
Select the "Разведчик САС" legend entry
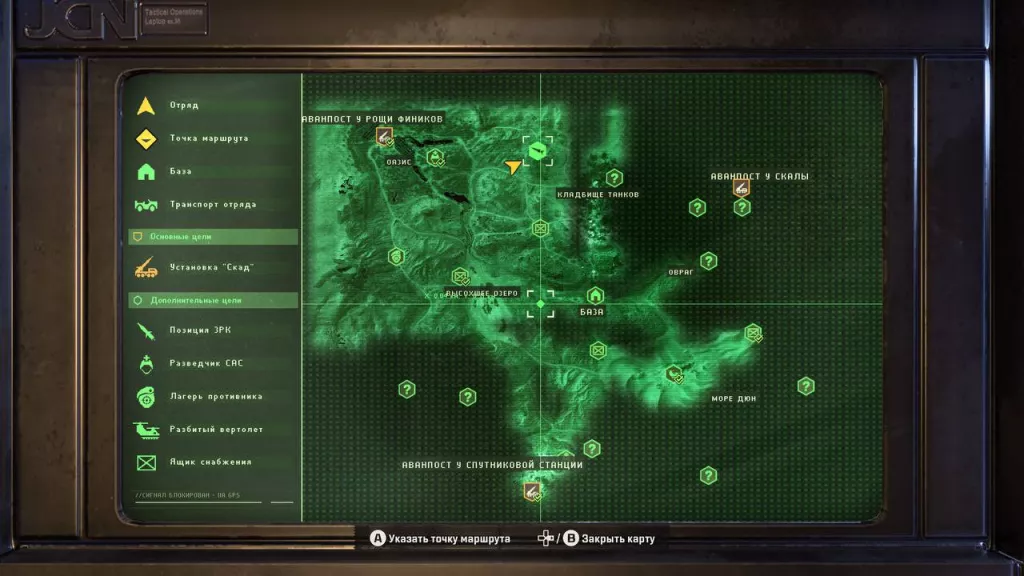[206, 363]
